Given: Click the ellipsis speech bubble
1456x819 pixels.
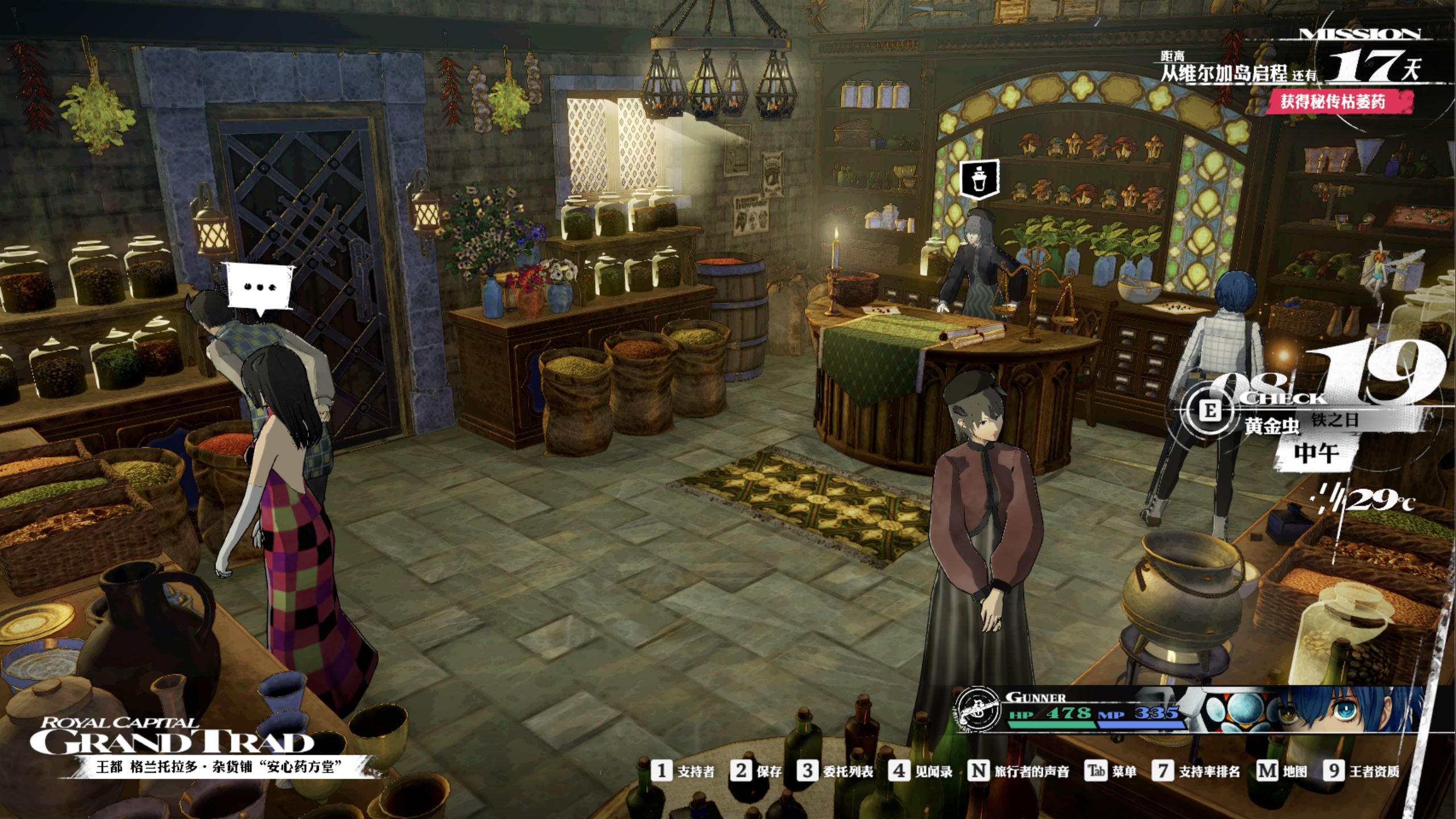Looking at the screenshot, I should (260, 287).
